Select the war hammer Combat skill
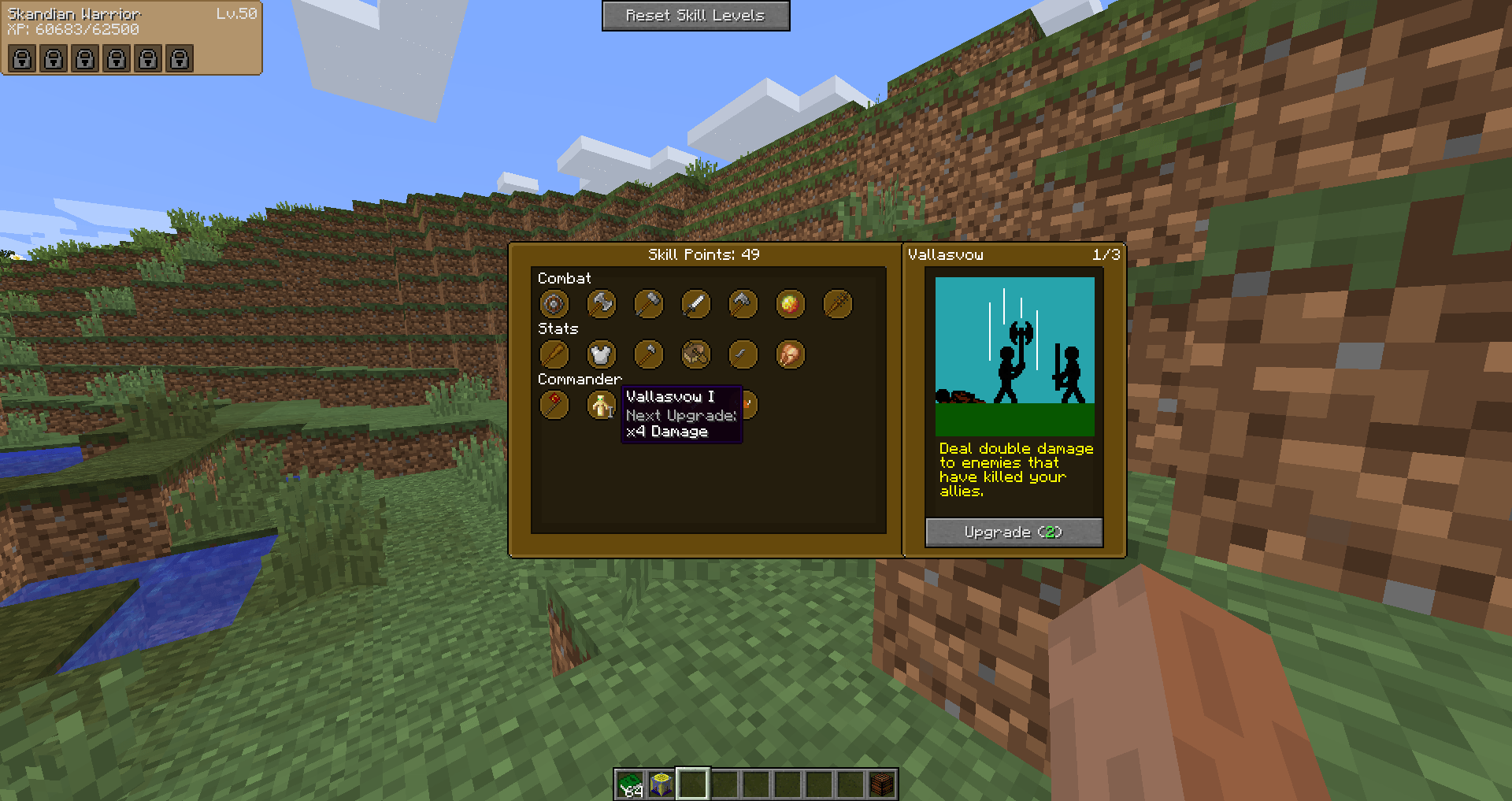1512x801 pixels. [x=648, y=304]
